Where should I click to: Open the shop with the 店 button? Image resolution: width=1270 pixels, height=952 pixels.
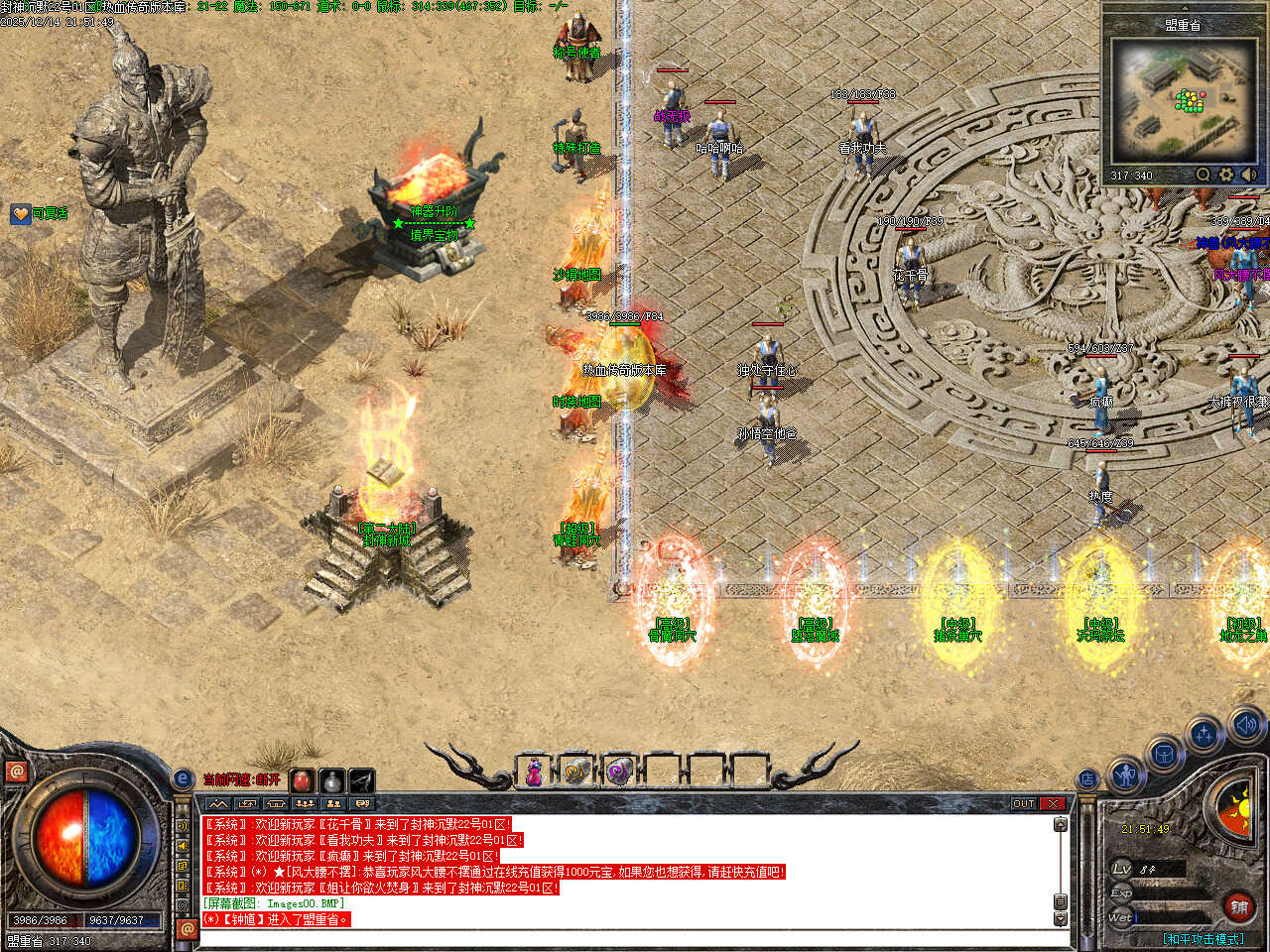click(1088, 779)
